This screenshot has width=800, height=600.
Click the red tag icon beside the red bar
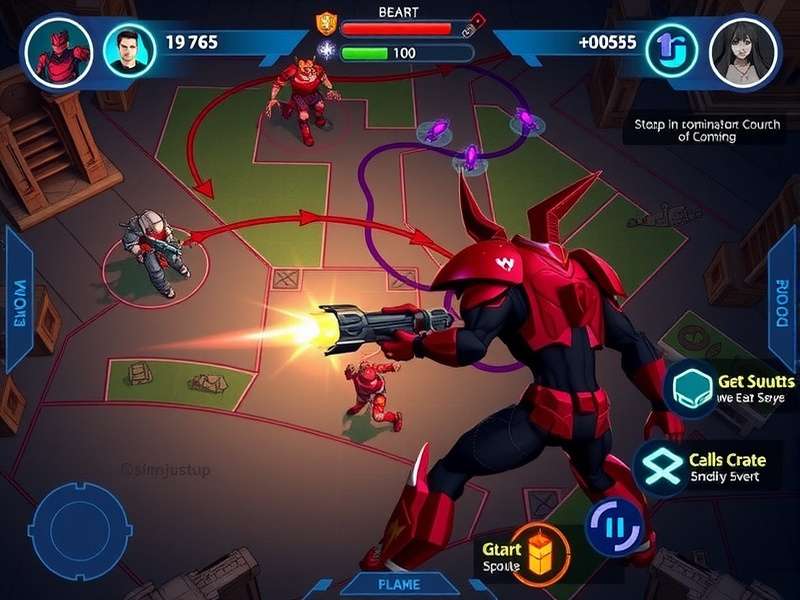[478, 20]
